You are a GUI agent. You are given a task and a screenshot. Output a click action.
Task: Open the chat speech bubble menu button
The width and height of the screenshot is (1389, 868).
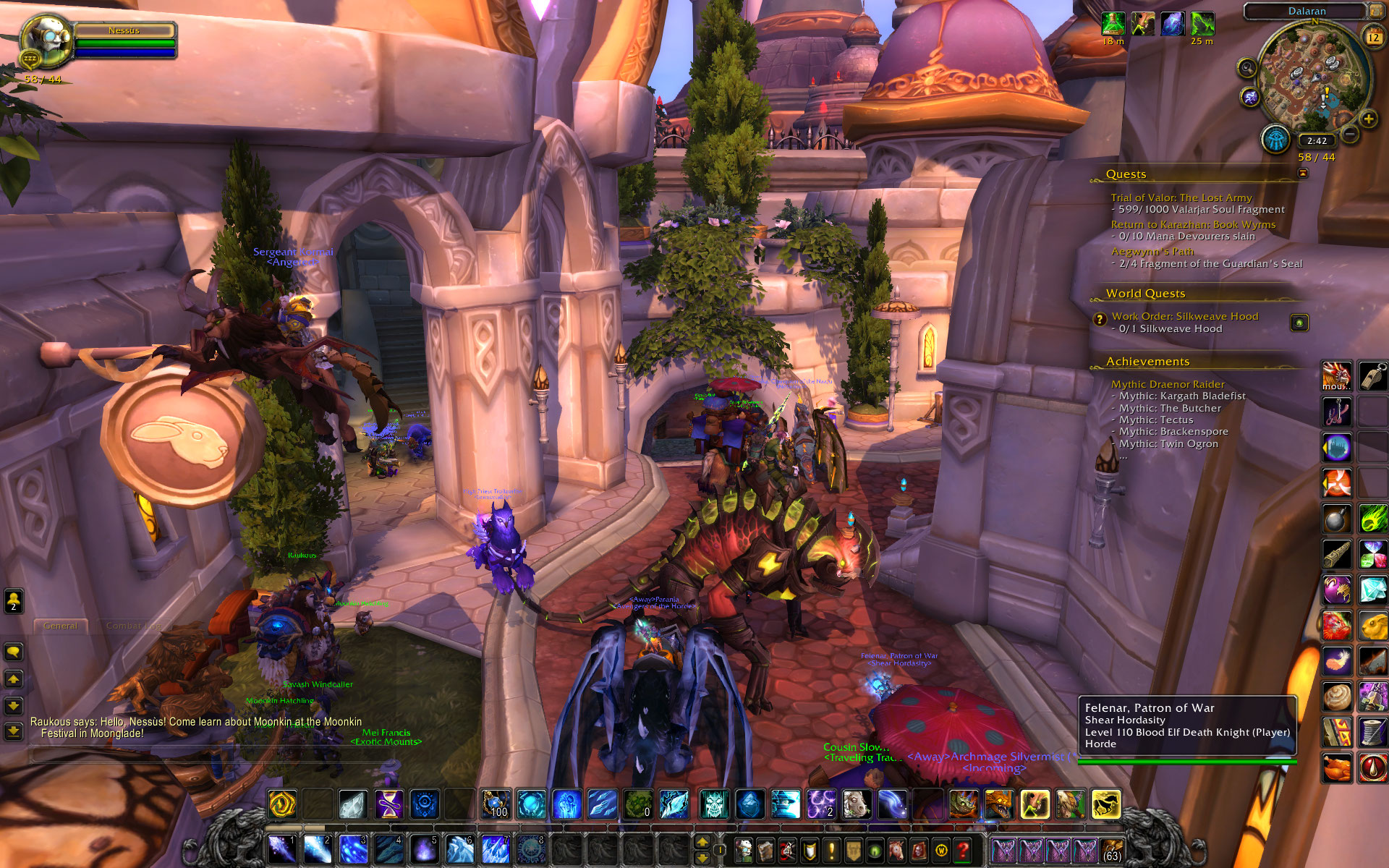[14, 652]
